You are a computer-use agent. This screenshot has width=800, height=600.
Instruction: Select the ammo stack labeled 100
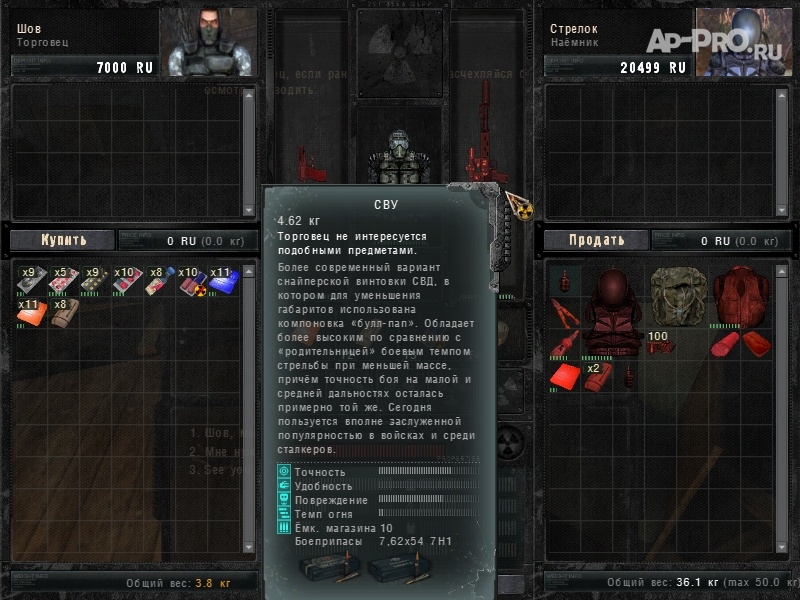tap(661, 344)
